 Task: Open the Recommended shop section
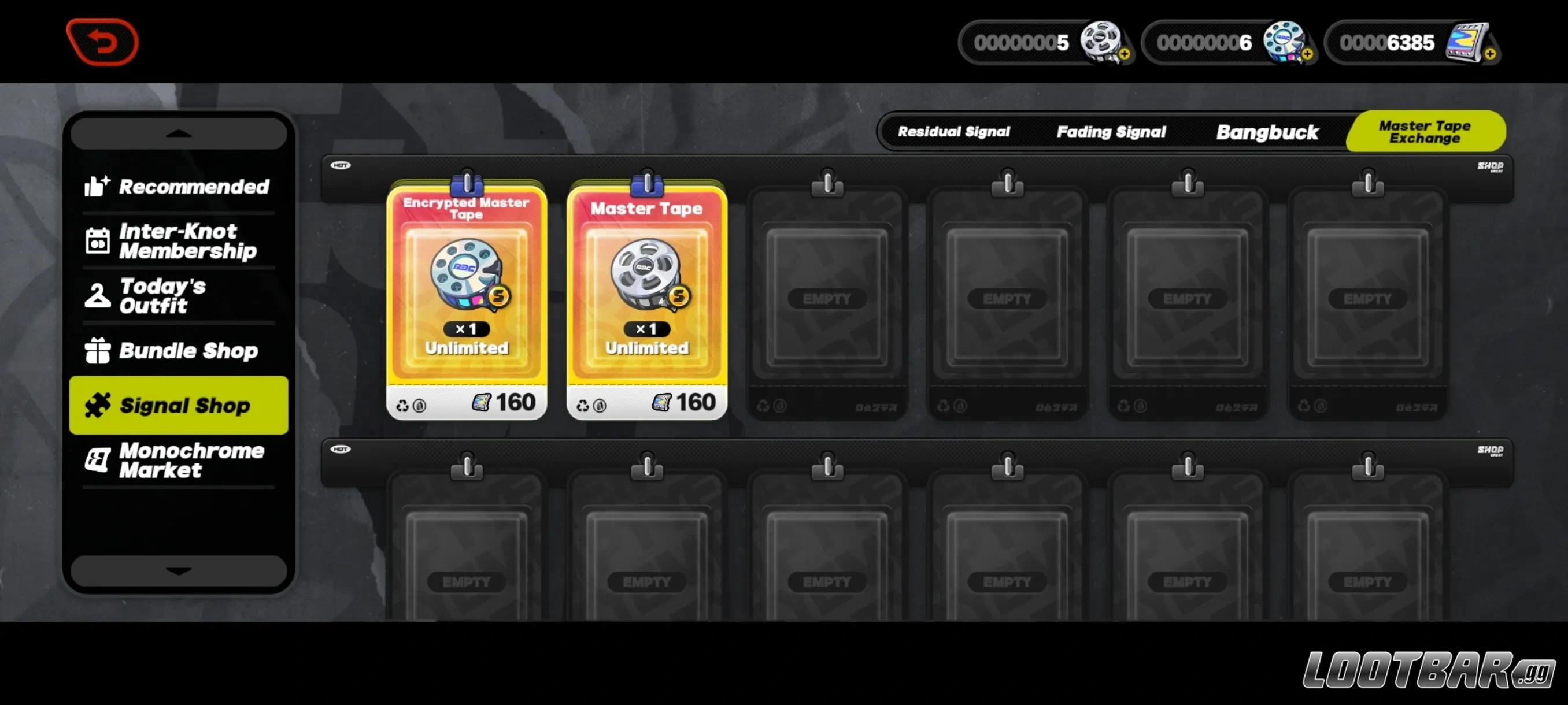[177, 187]
